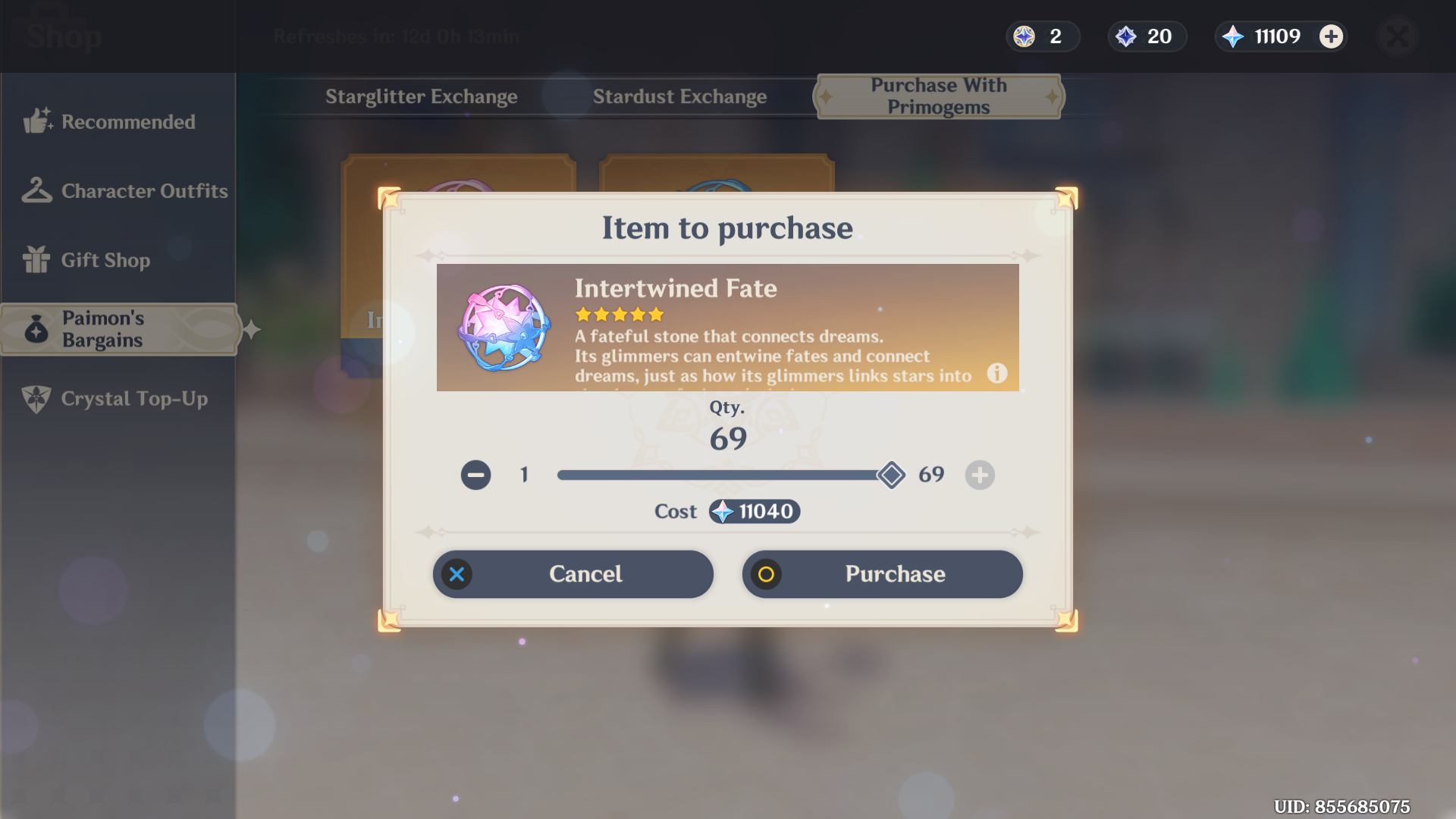1456x819 pixels.
Task: Decrease quantity with the minus stepper
Action: coord(475,475)
